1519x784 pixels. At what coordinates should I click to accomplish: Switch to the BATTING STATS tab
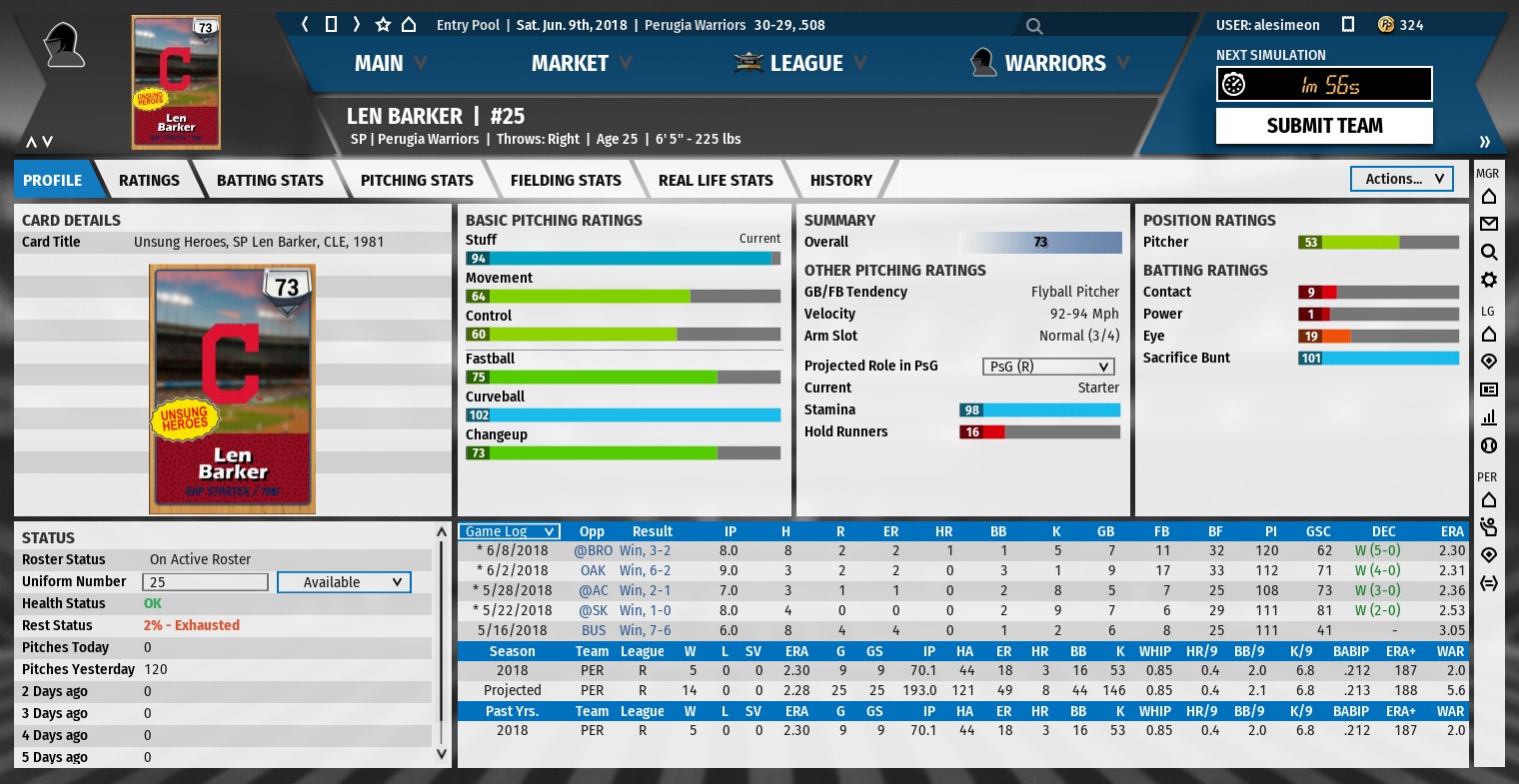click(270, 181)
